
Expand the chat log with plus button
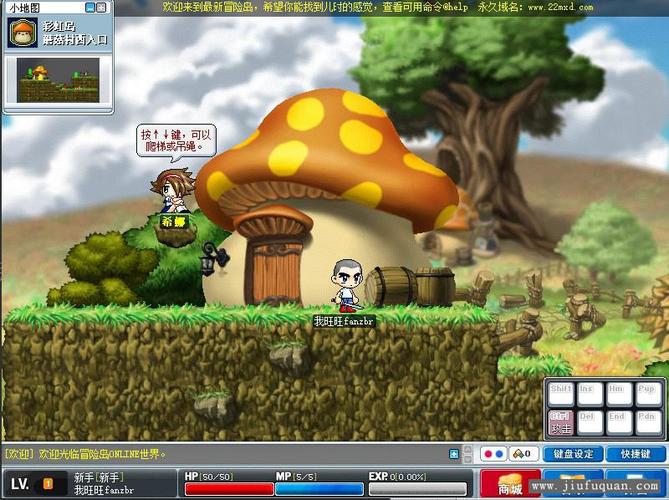454,454
